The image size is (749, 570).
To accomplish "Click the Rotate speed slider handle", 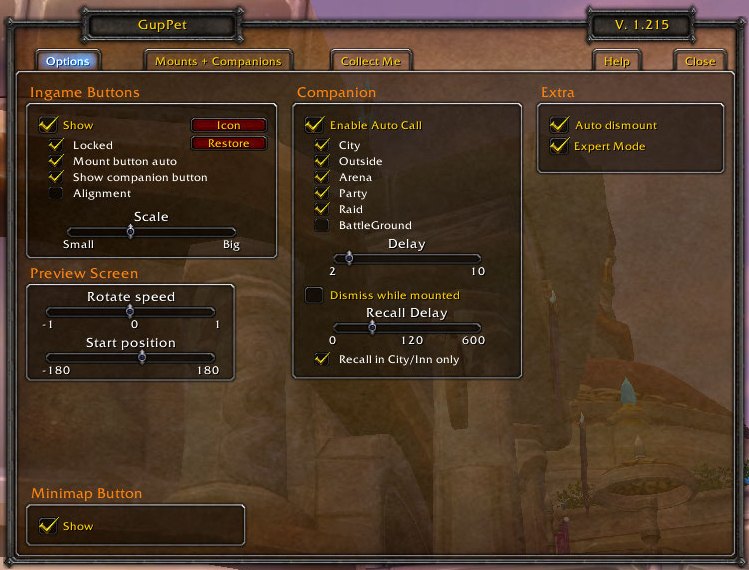I will tap(130, 311).
